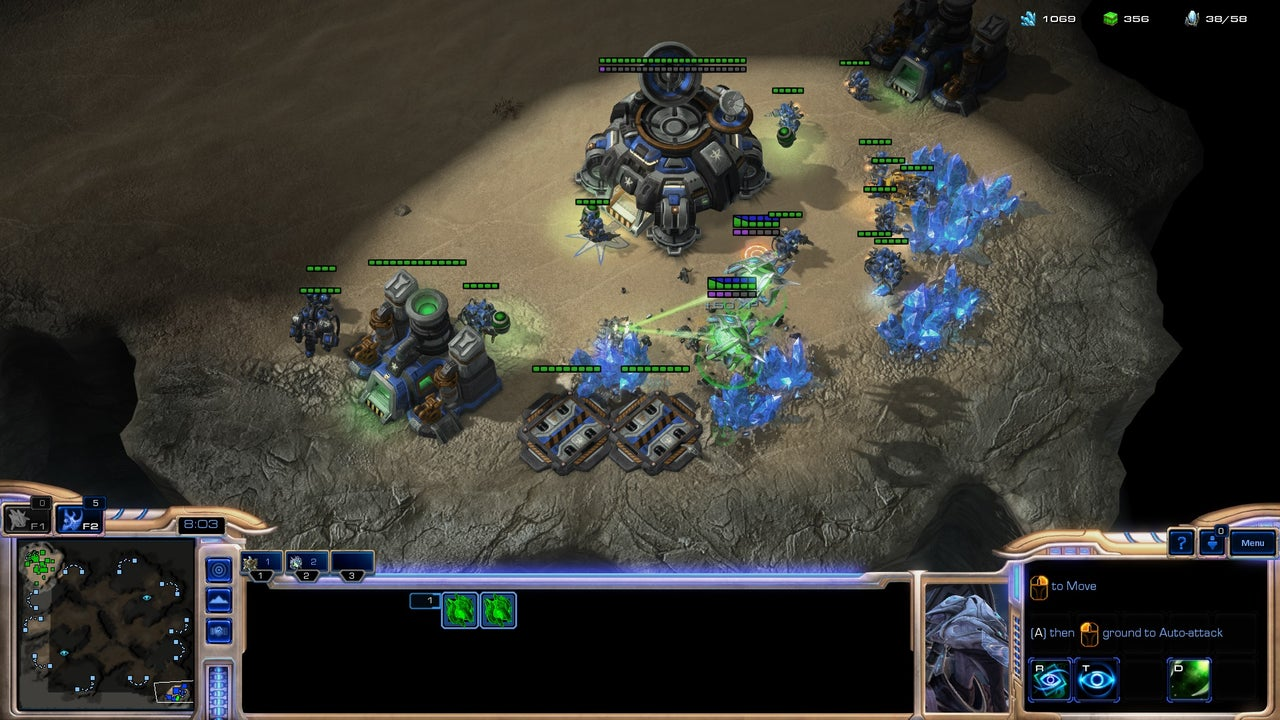This screenshot has height=720, width=1280.
Task: Toggle enemy colors with the bottom minimap button
Action: pyautogui.click(x=218, y=630)
